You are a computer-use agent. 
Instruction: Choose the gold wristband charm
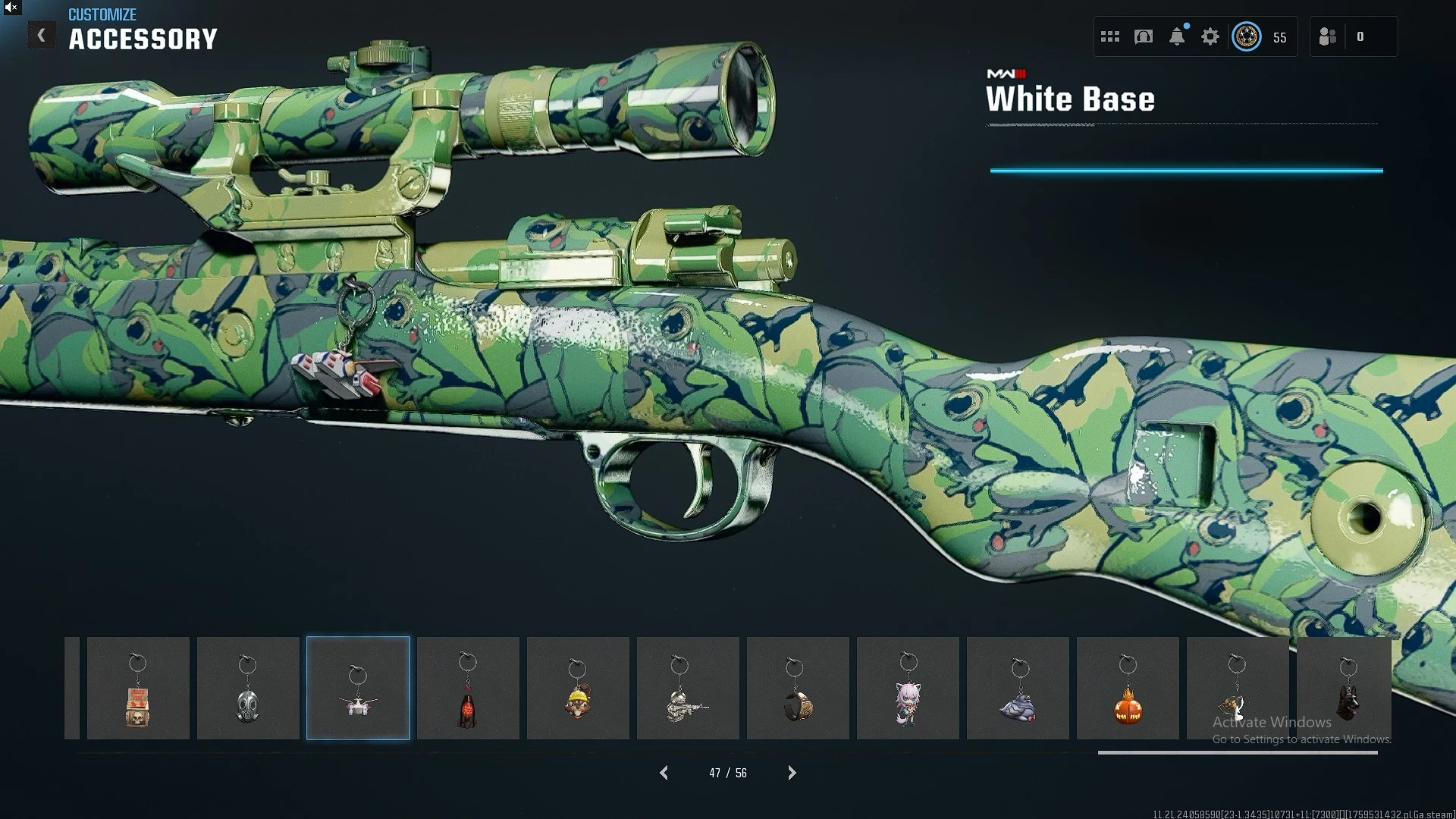coord(798,689)
